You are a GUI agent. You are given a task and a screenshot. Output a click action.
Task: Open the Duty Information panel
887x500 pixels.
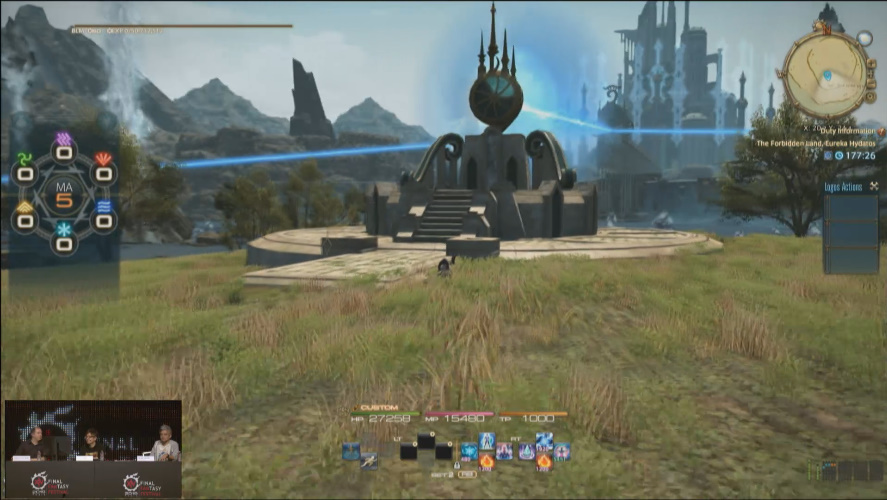pos(814,130)
